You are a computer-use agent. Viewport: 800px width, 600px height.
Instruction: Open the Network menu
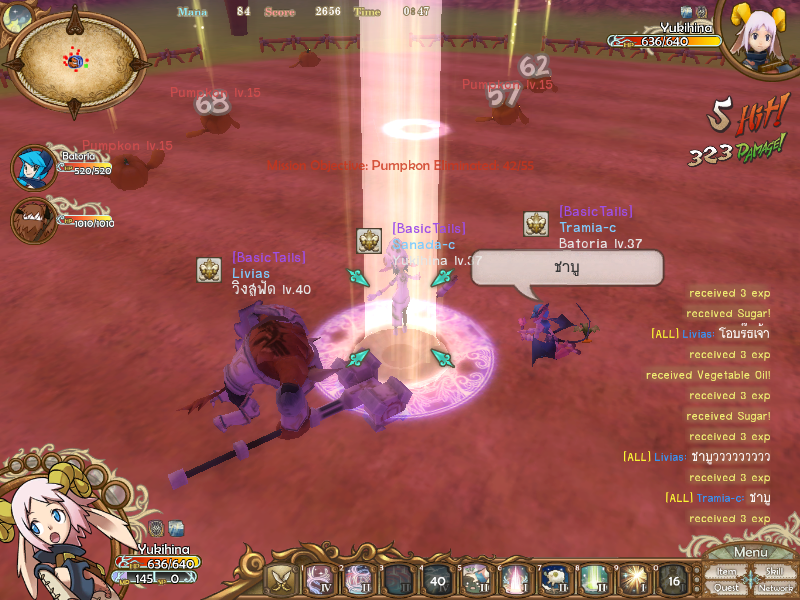(x=775, y=587)
